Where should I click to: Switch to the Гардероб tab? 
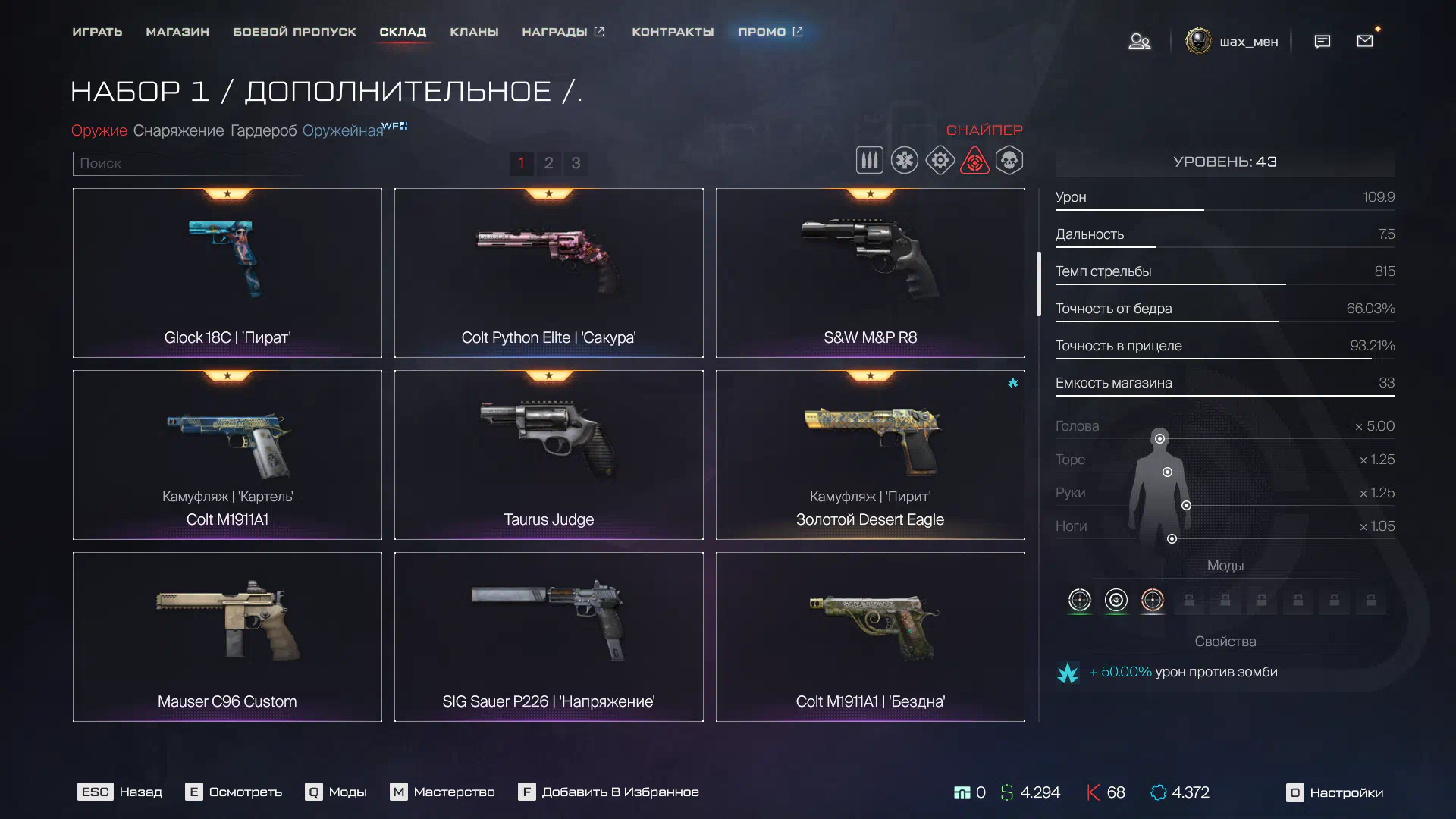pos(263,130)
